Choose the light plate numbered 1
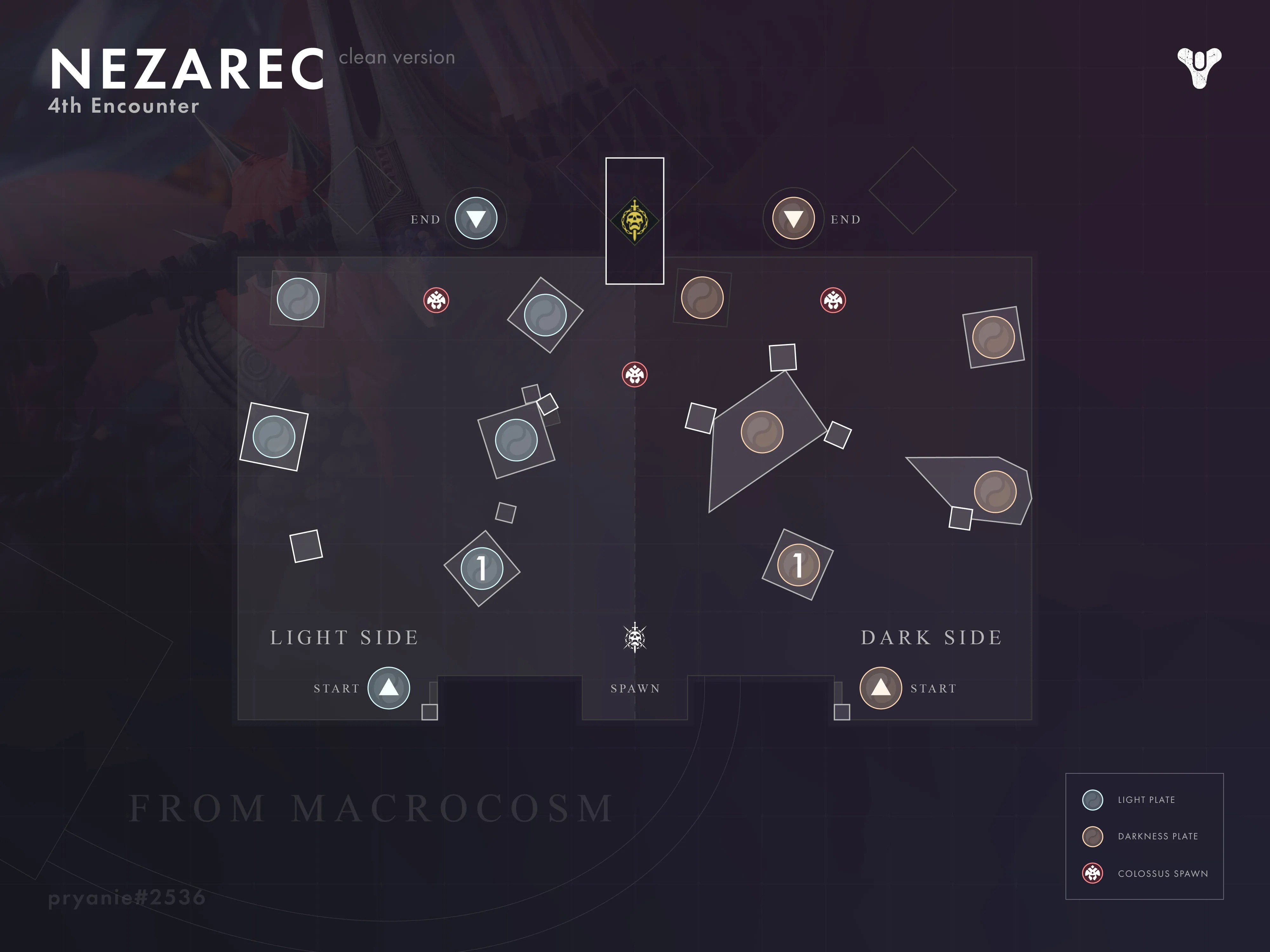 (x=482, y=568)
